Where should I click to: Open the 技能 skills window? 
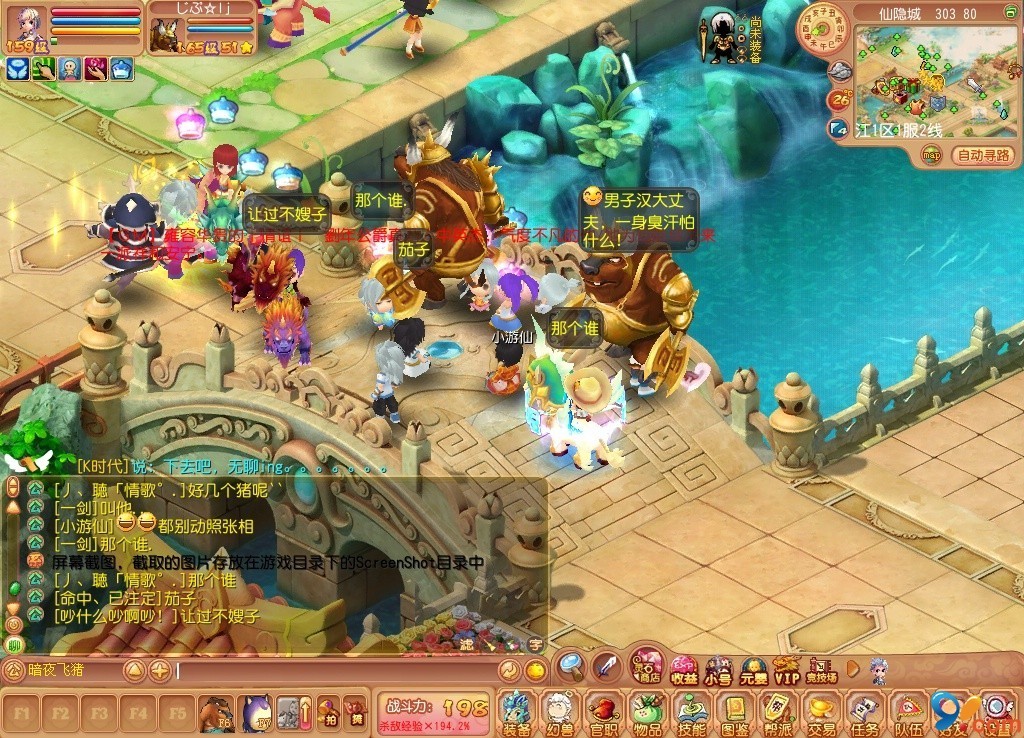pyautogui.click(x=691, y=712)
